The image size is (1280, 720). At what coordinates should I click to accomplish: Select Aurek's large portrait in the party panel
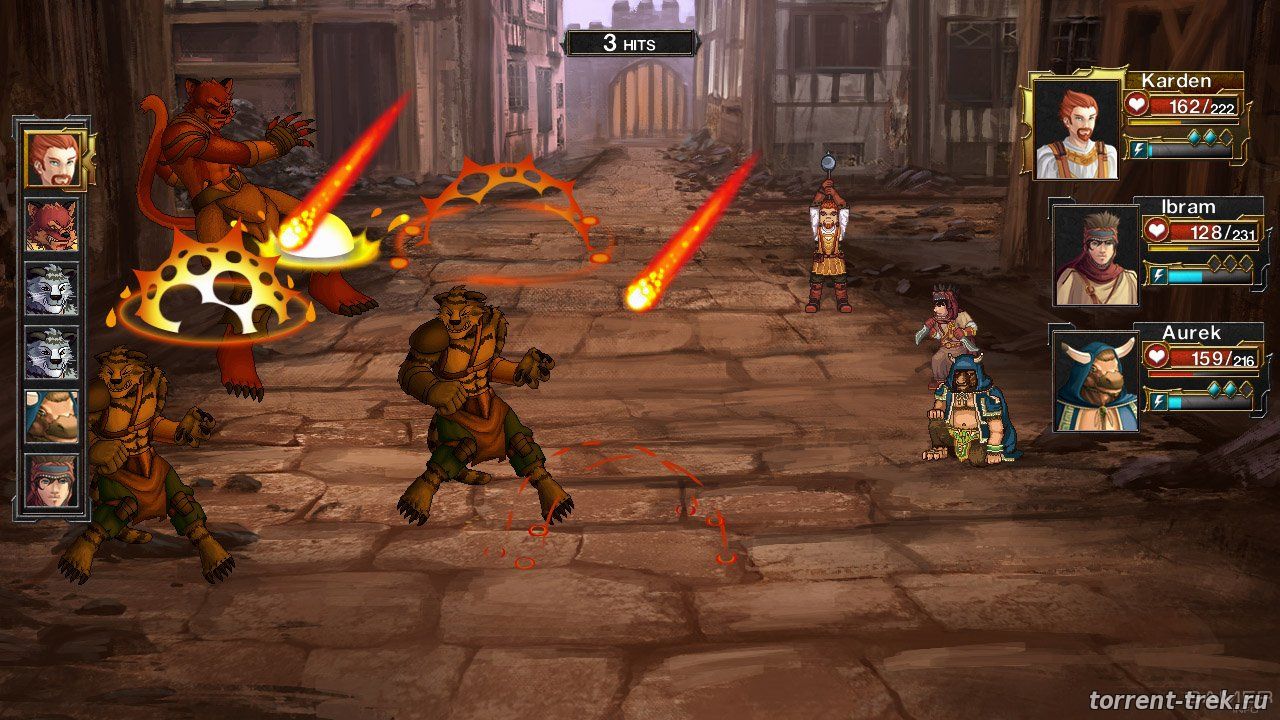tap(1095, 381)
